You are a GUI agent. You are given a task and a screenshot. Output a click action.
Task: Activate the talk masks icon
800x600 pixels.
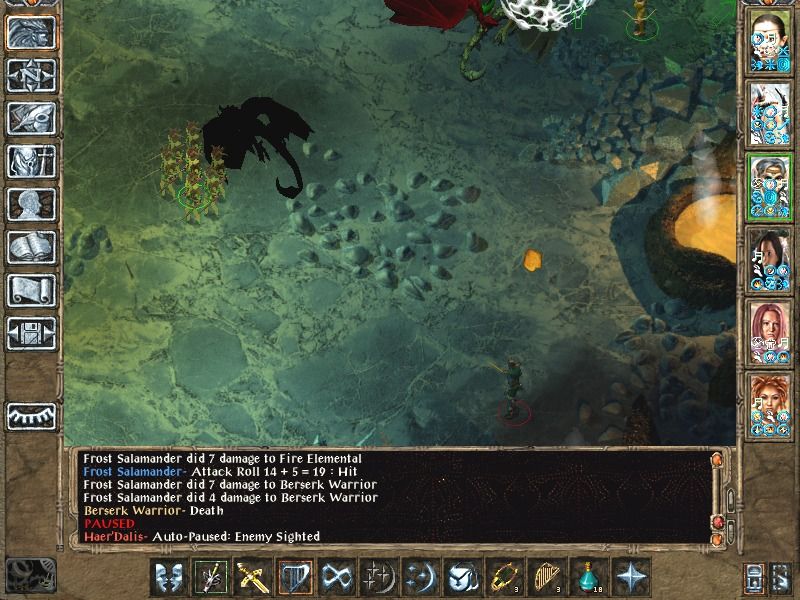[169, 577]
